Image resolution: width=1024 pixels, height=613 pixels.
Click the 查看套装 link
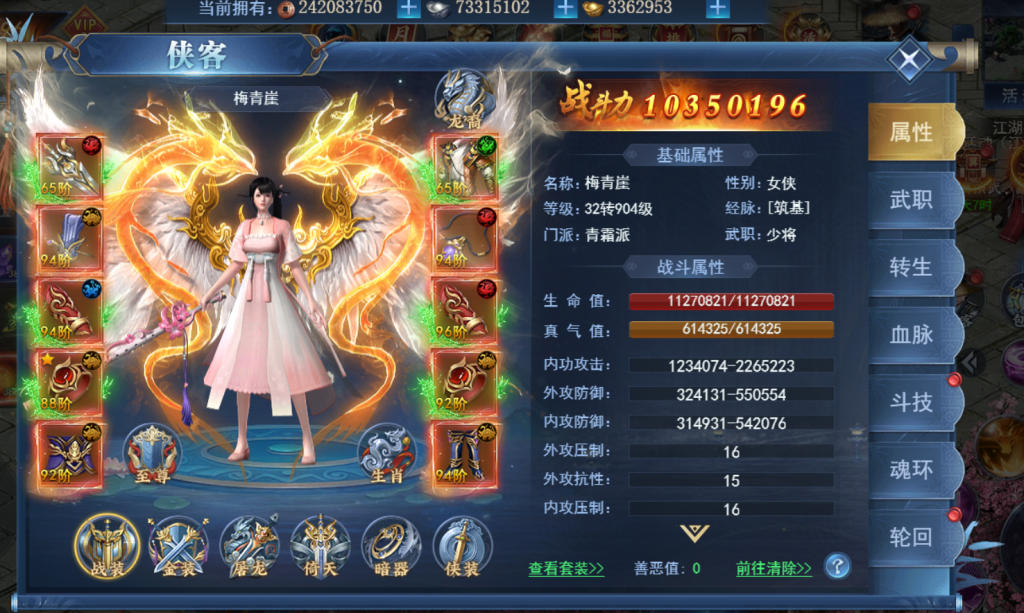[x=566, y=569]
